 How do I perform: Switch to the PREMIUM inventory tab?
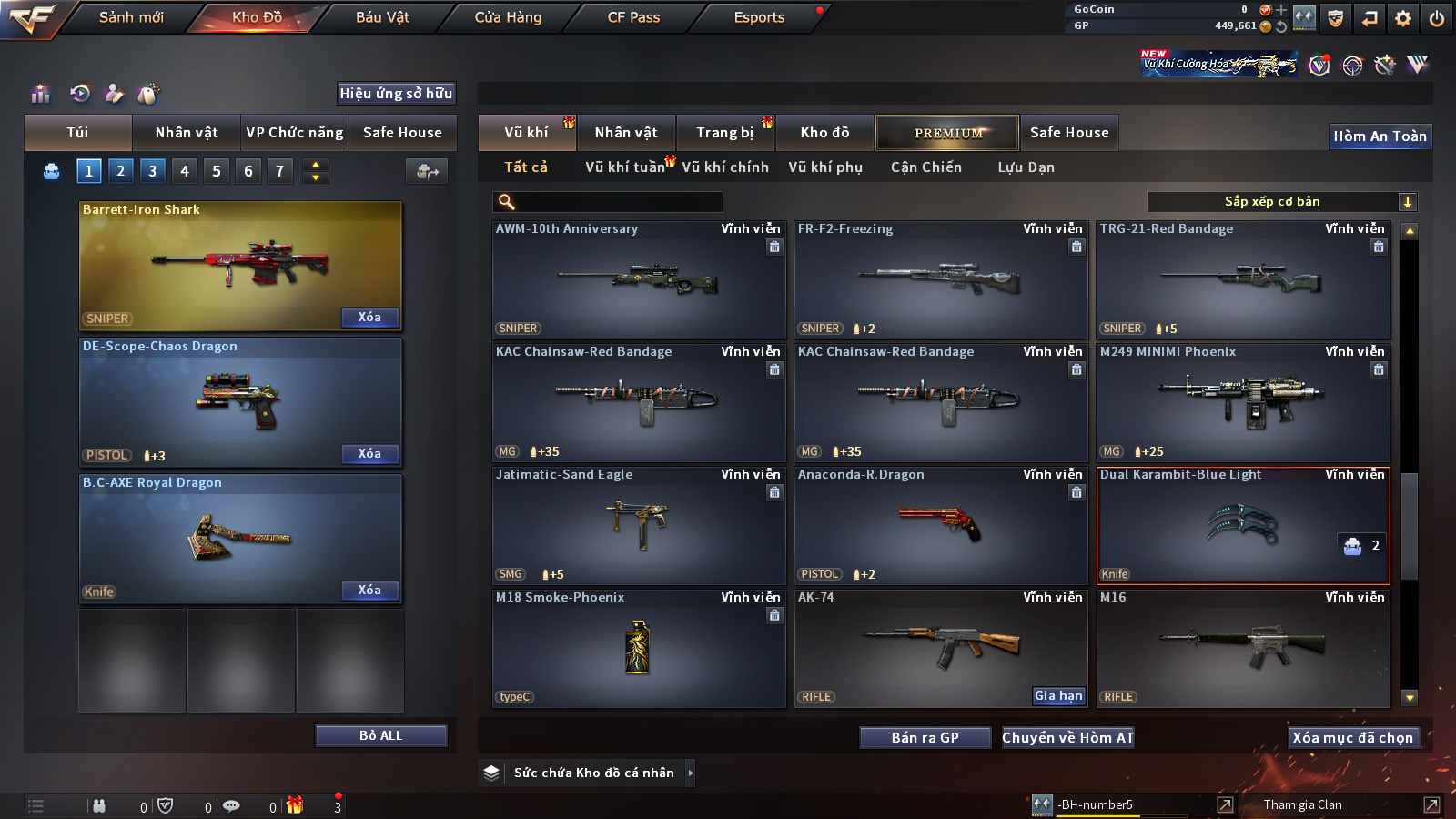coord(947,133)
